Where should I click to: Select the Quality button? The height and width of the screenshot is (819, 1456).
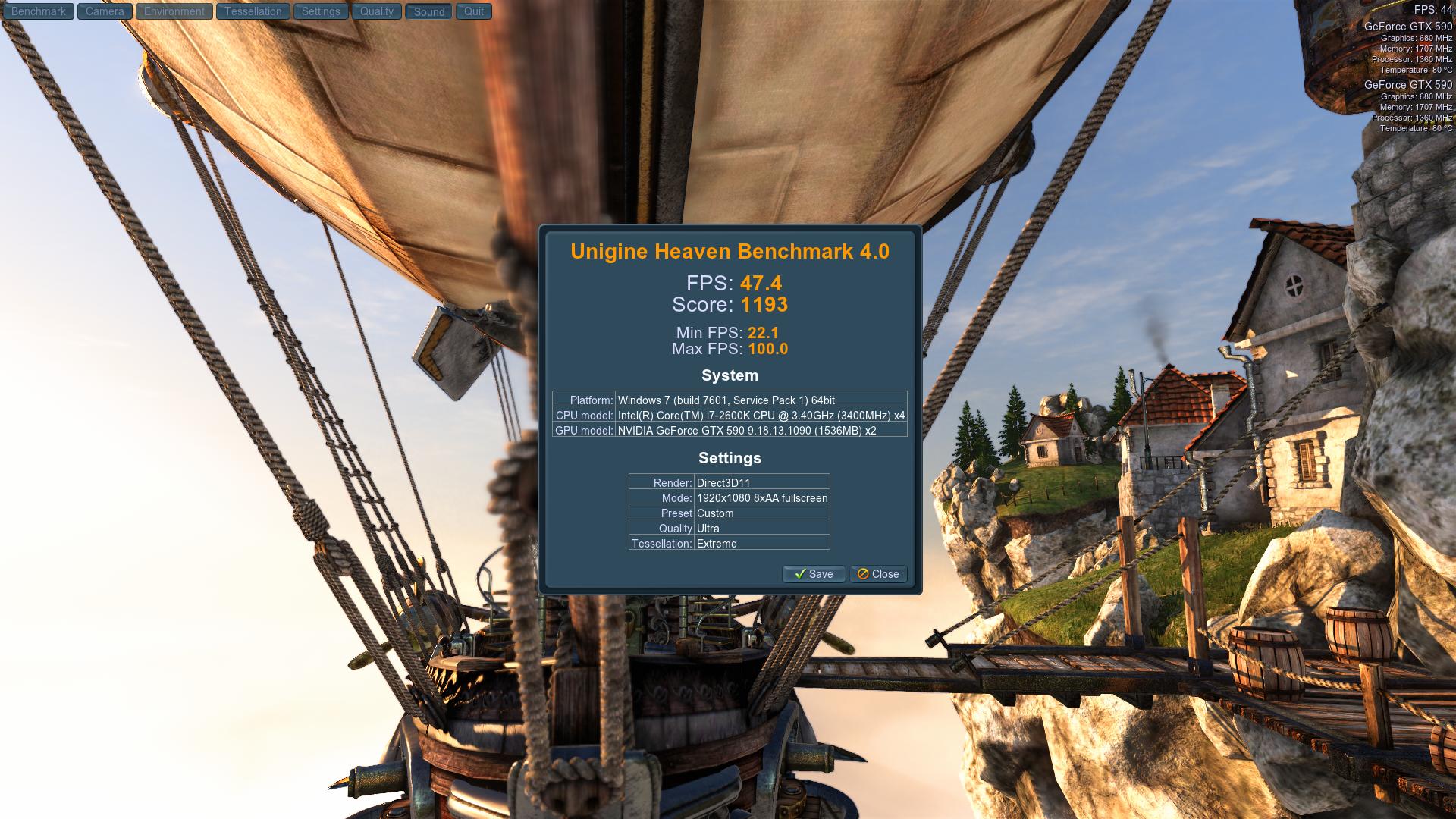377,11
